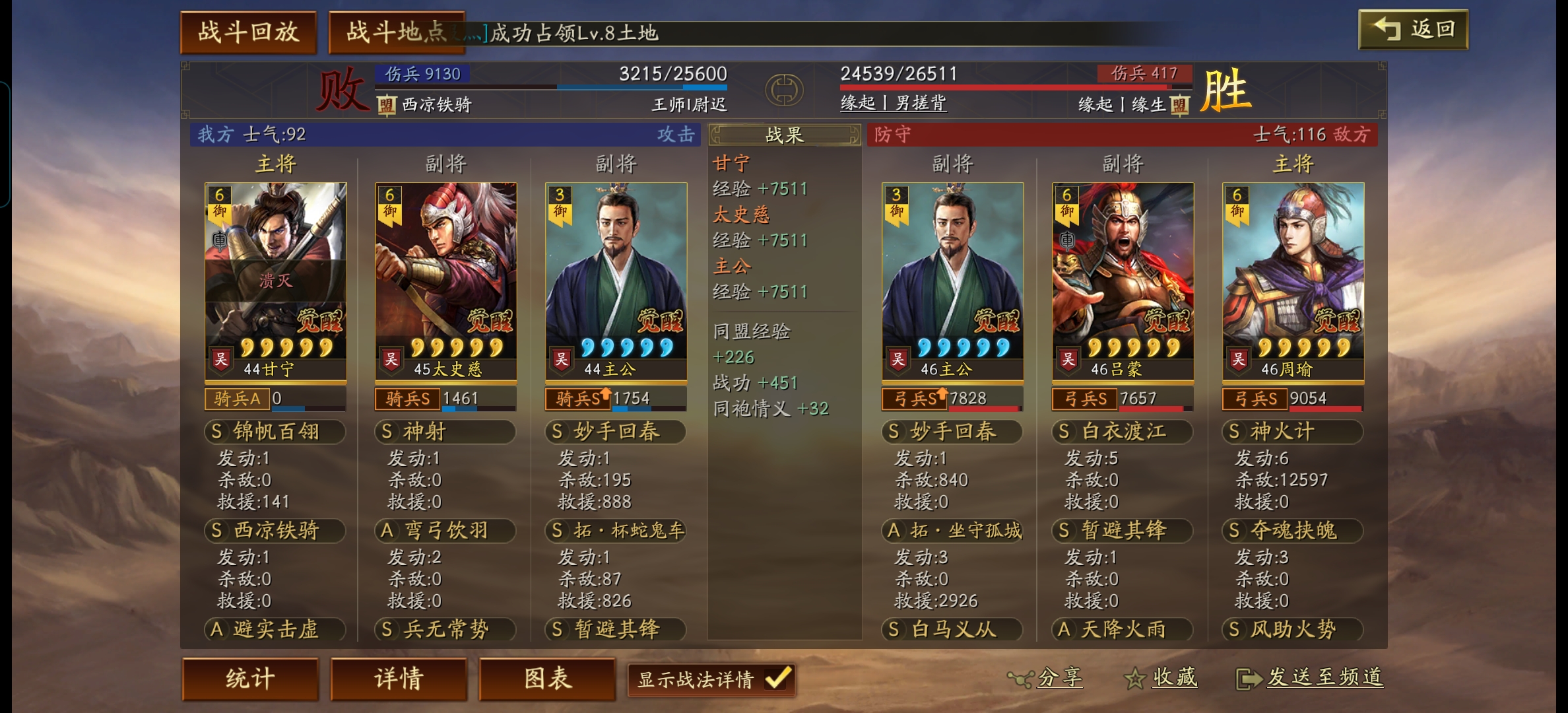The height and width of the screenshot is (713, 1568).
Task: View the 白衣渡江 skill
Action: [x=1122, y=432]
